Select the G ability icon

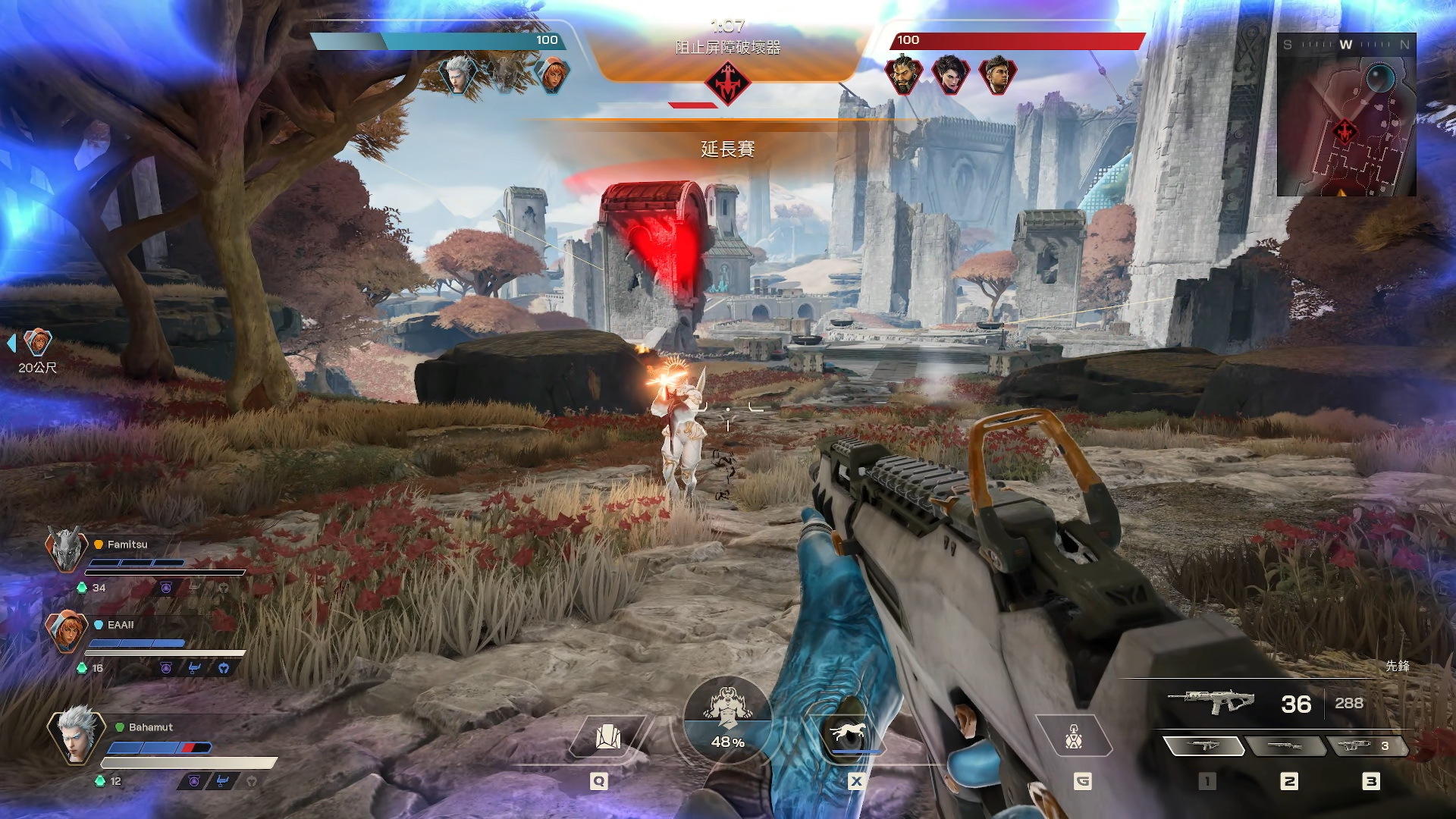tap(1073, 736)
